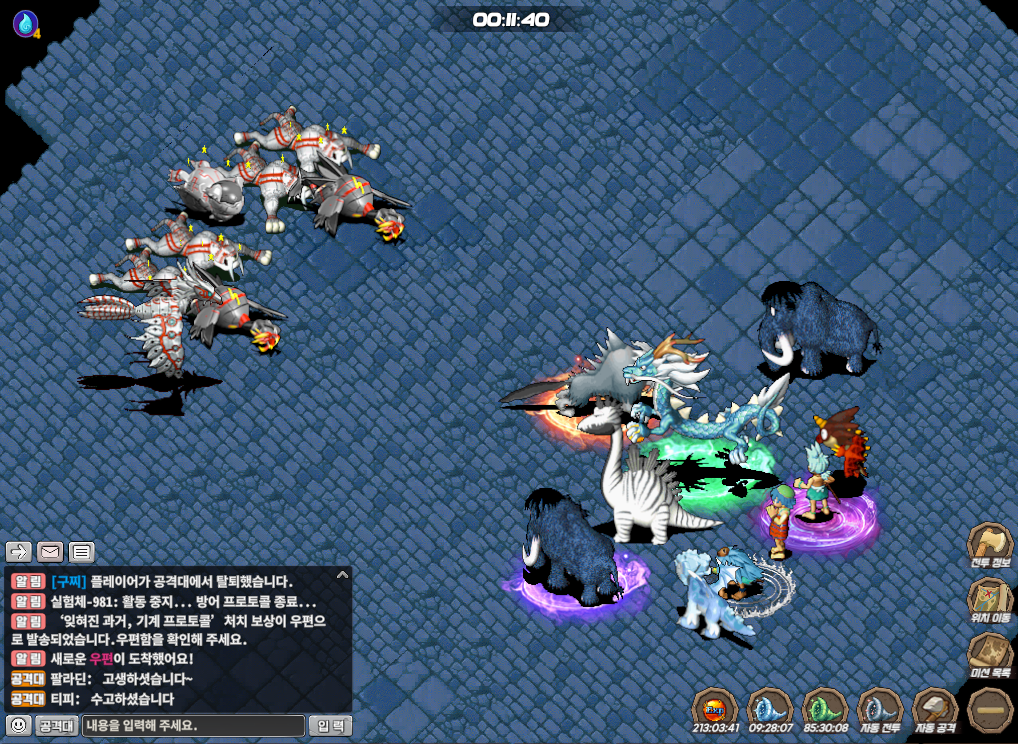The width and height of the screenshot is (1018, 744).
Task: Show the 미션 목록 mission list
Action: (989, 654)
